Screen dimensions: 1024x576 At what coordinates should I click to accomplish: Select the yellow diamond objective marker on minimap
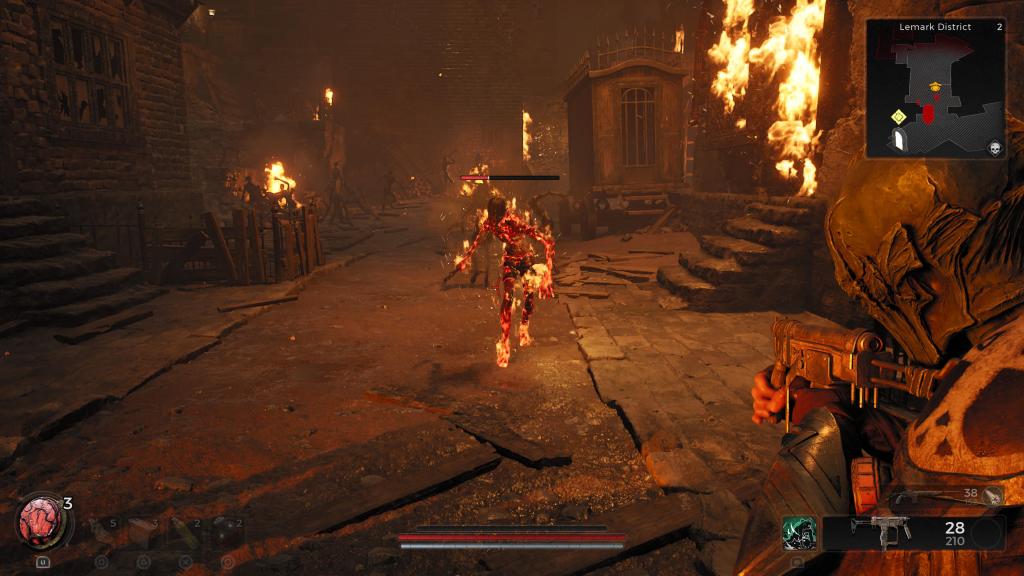(x=898, y=117)
